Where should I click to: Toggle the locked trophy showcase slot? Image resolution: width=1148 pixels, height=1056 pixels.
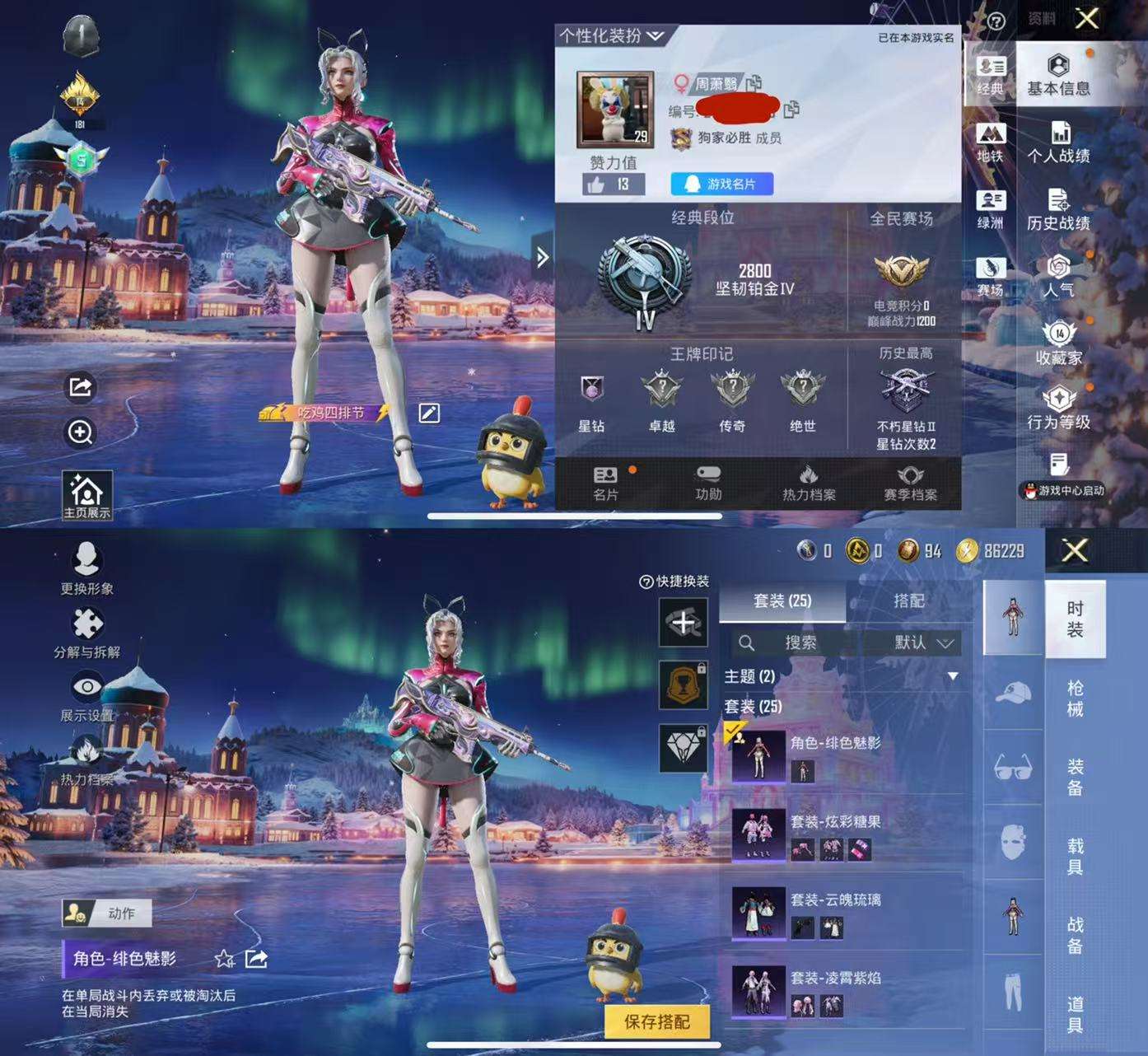(x=683, y=685)
